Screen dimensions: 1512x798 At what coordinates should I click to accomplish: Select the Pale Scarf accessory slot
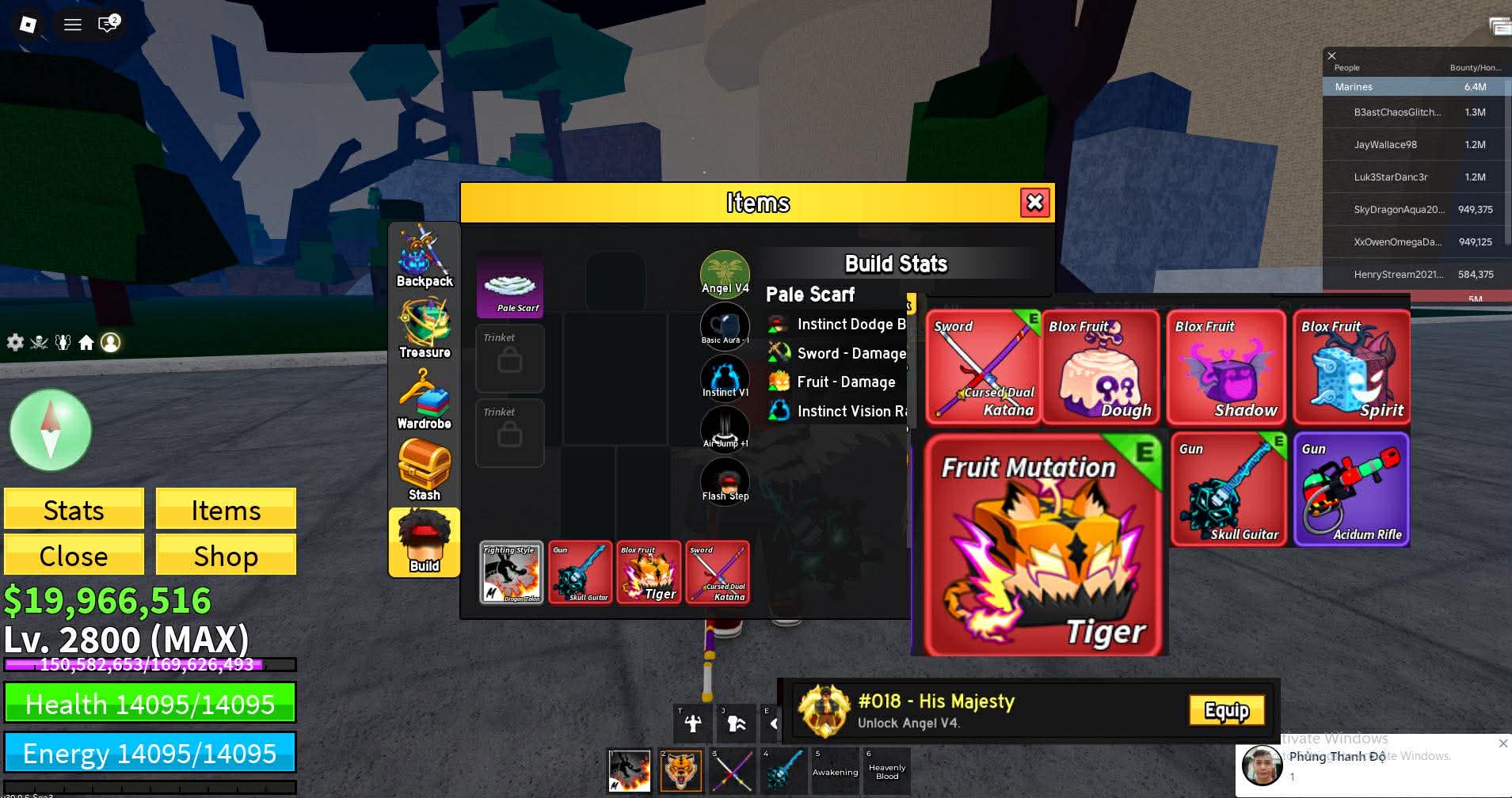pos(509,286)
